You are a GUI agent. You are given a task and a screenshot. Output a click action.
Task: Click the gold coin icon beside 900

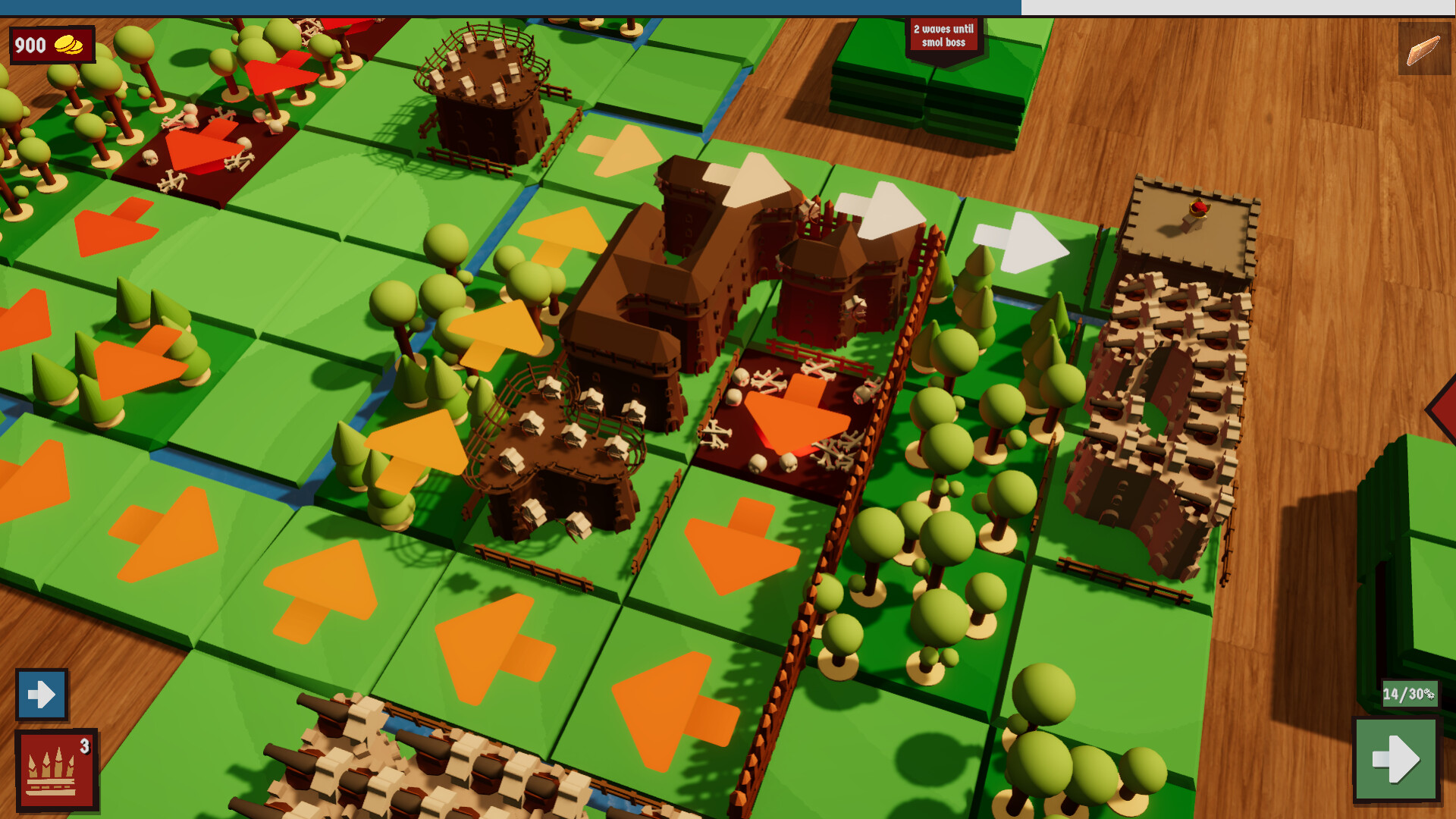pos(70,45)
